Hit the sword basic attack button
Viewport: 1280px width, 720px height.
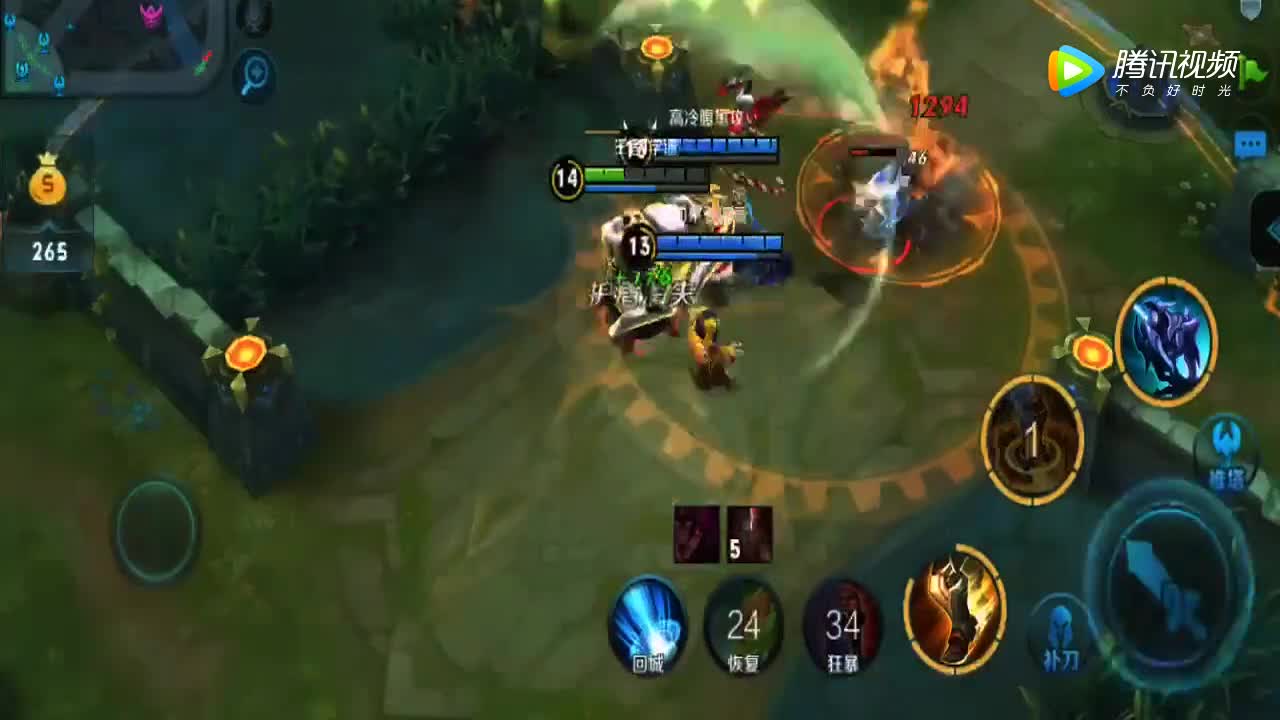pyautogui.click(x=1168, y=583)
